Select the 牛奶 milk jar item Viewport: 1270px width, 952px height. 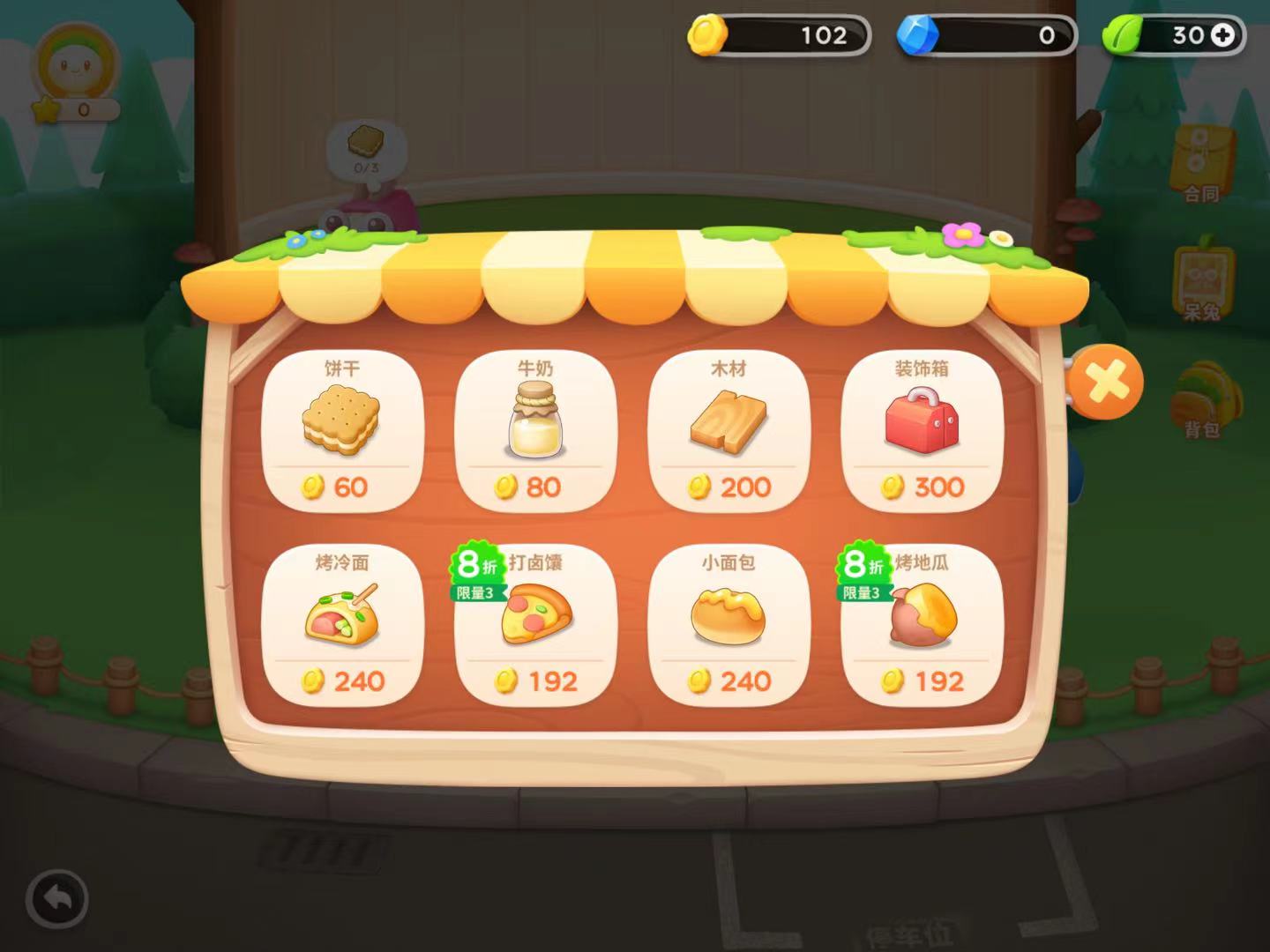click(534, 428)
